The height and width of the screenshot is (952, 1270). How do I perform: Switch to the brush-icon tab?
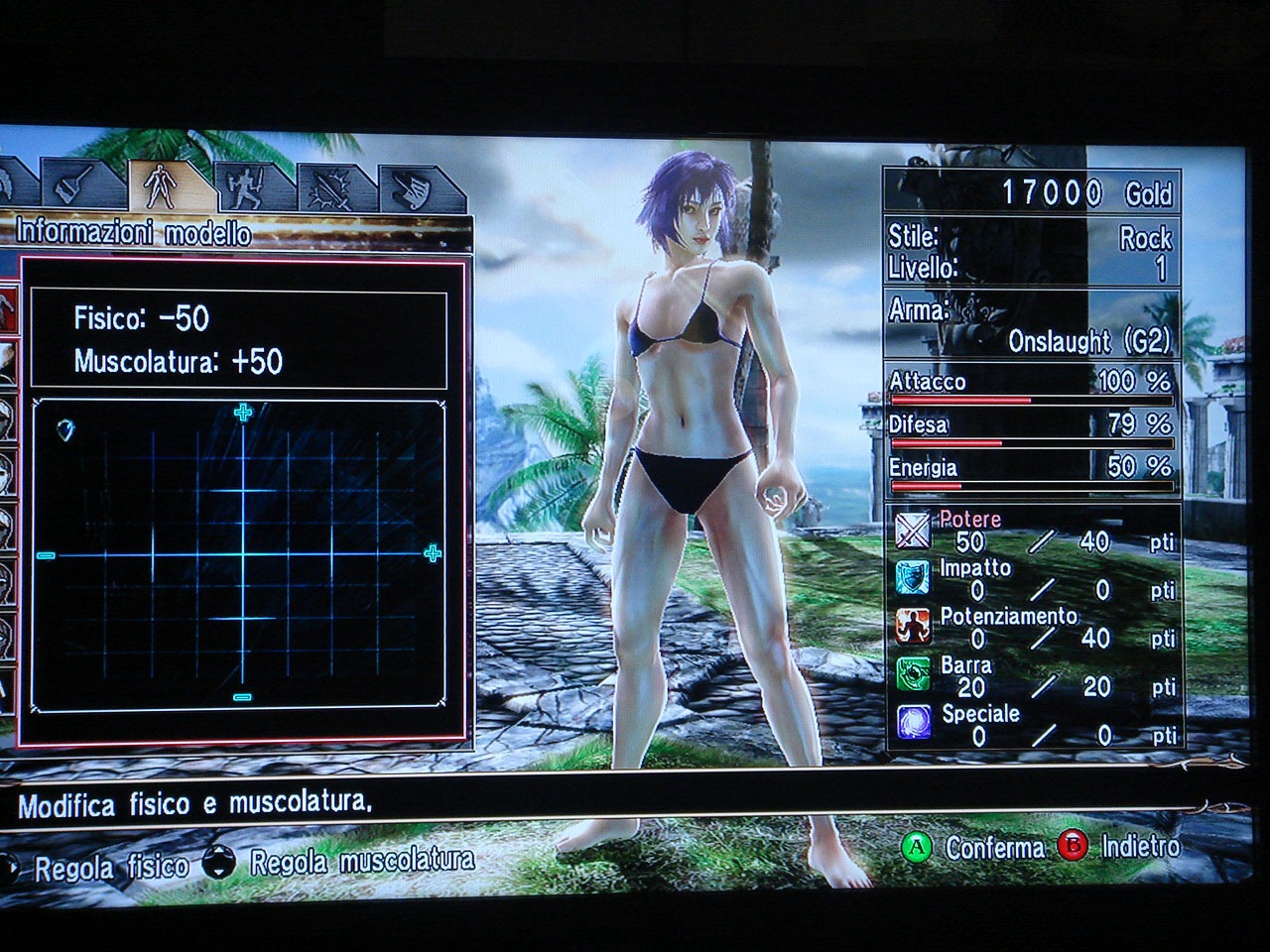tap(75, 183)
